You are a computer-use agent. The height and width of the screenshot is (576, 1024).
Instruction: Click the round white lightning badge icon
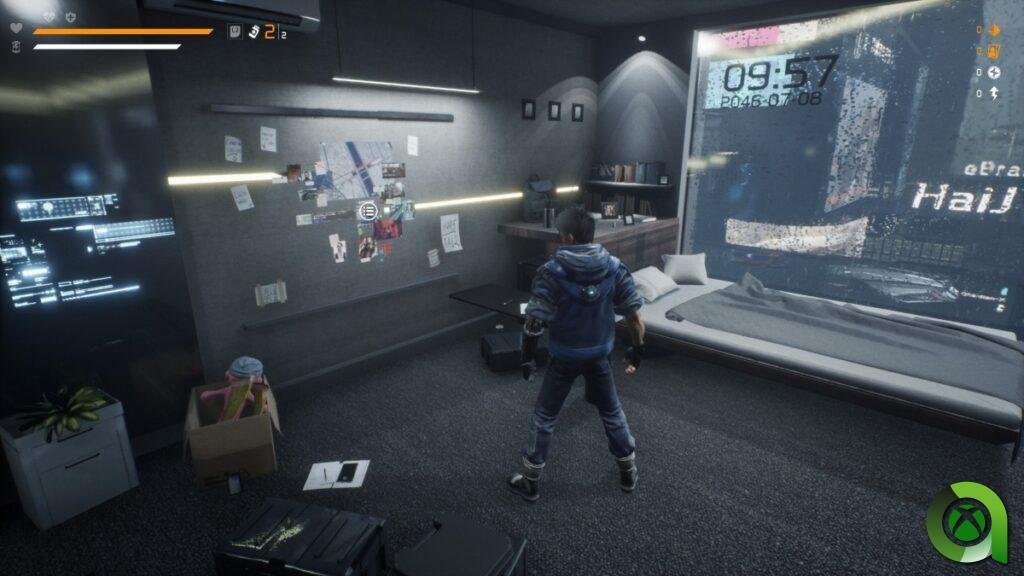994,72
